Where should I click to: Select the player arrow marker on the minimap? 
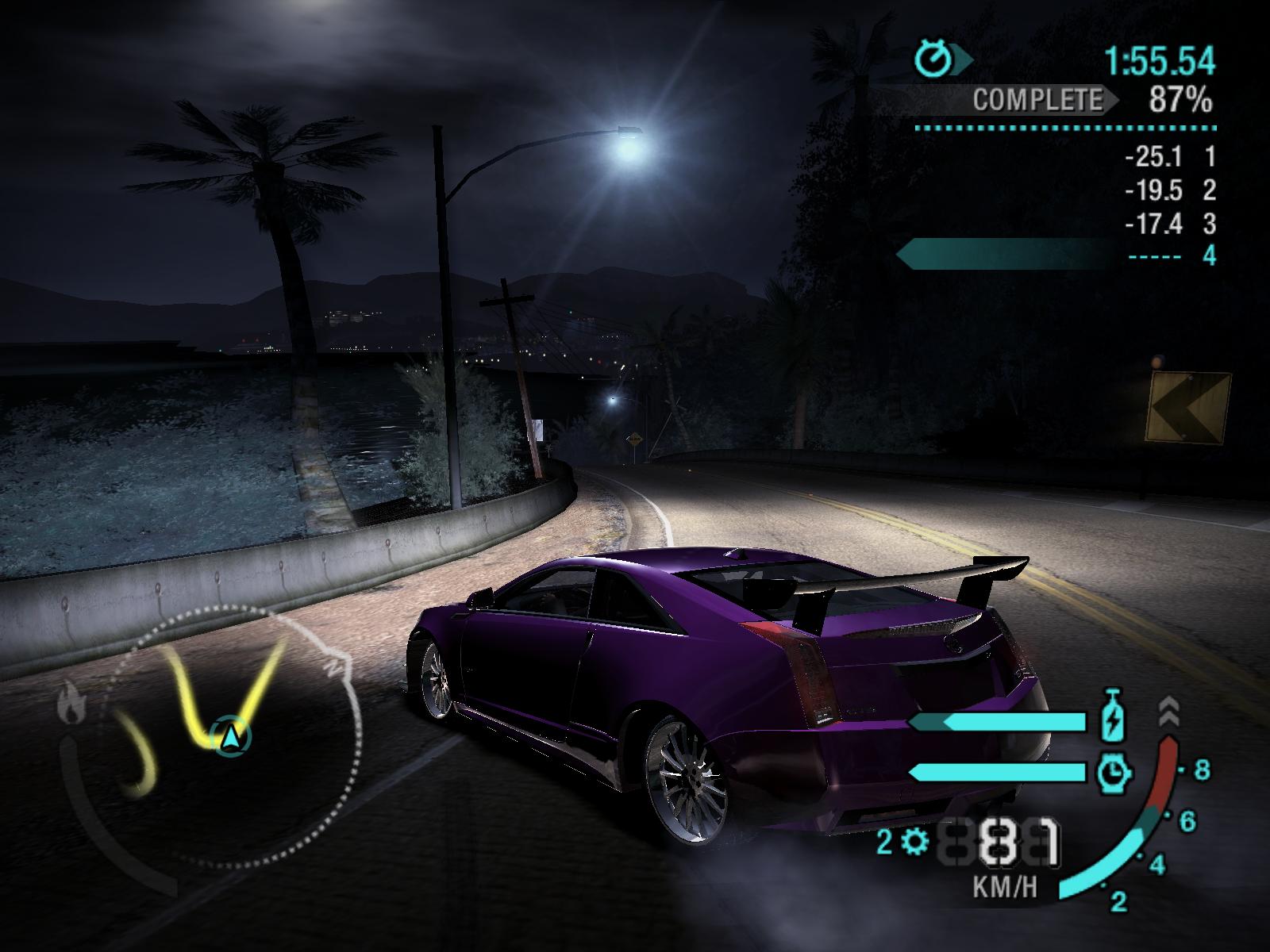(231, 737)
